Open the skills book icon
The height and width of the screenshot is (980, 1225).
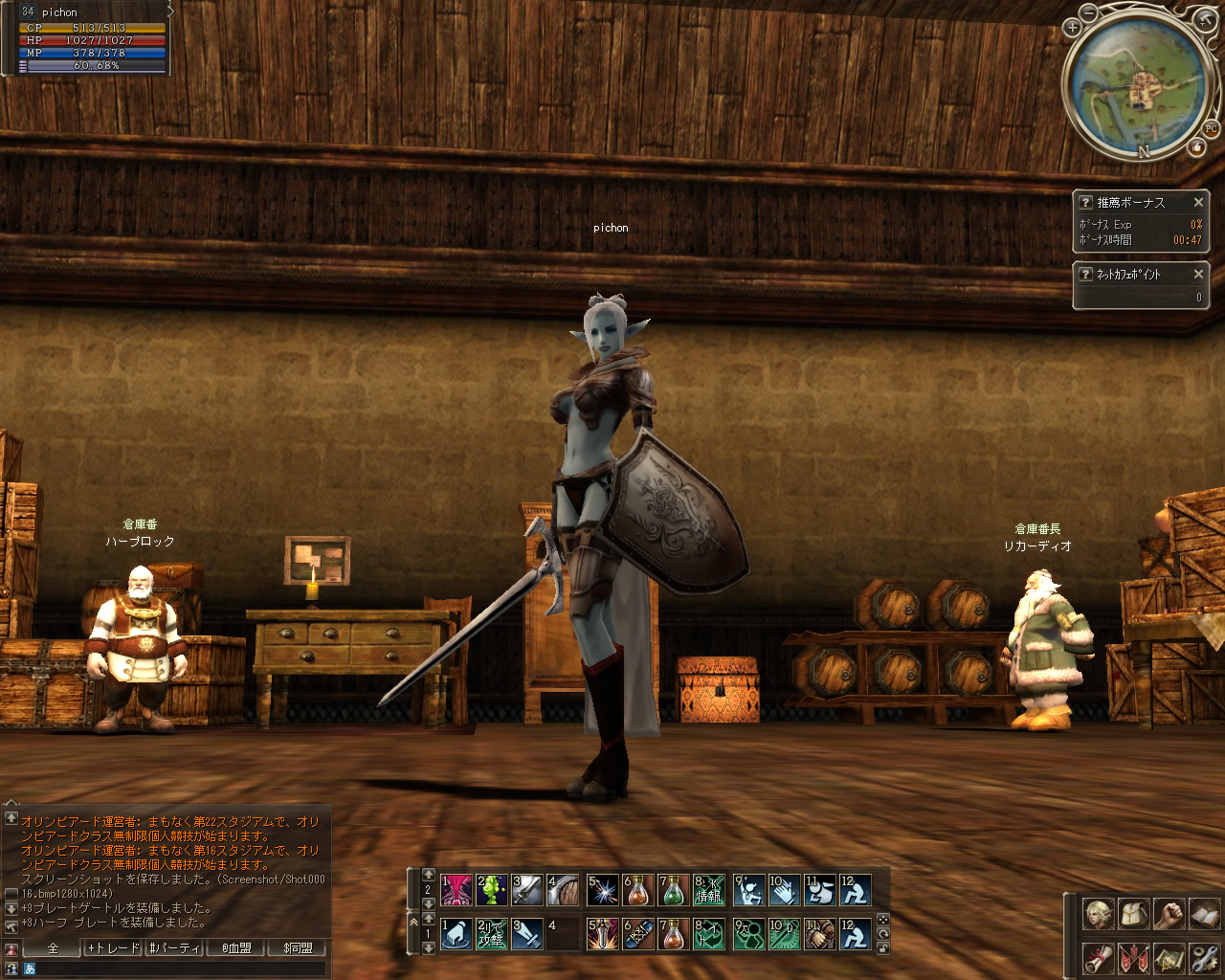click(x=1204, y=913)
